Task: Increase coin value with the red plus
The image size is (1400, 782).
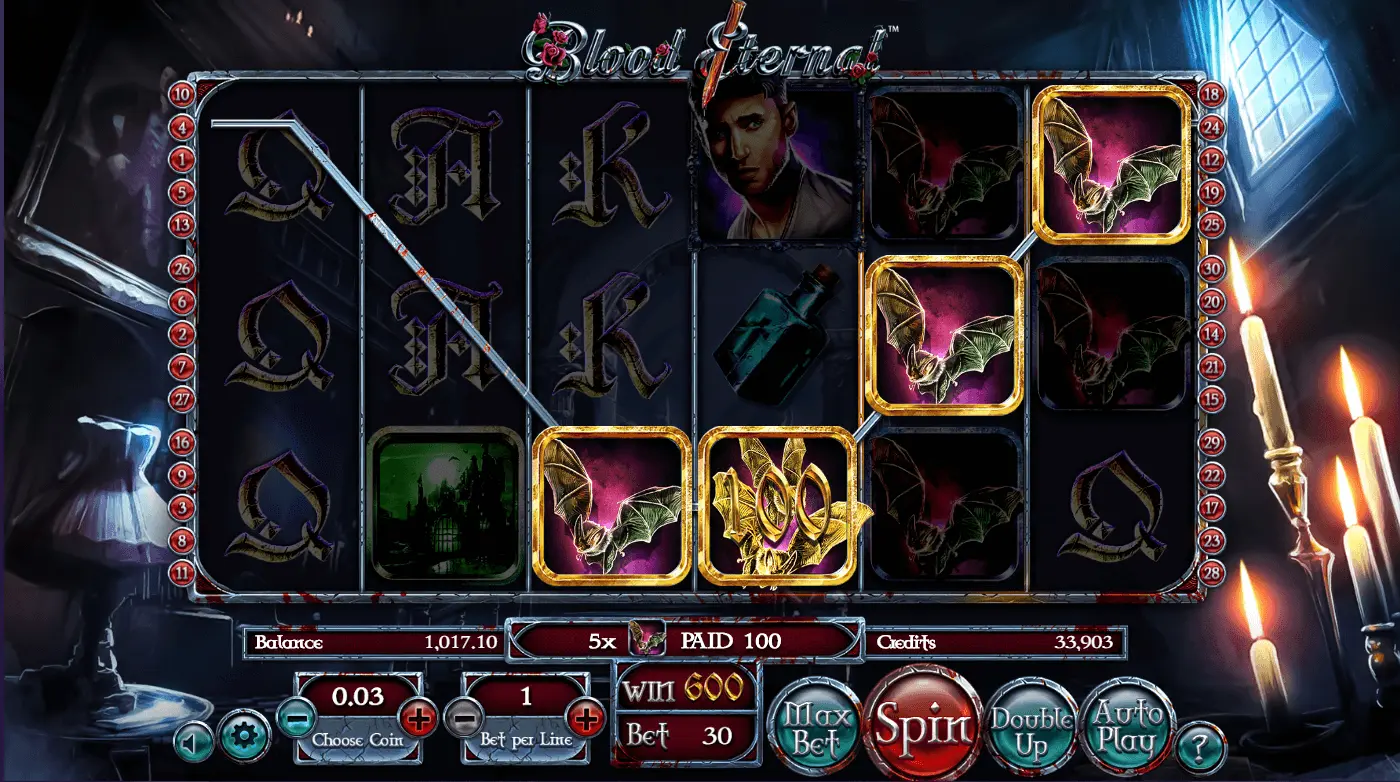Action: click(418, 716)
